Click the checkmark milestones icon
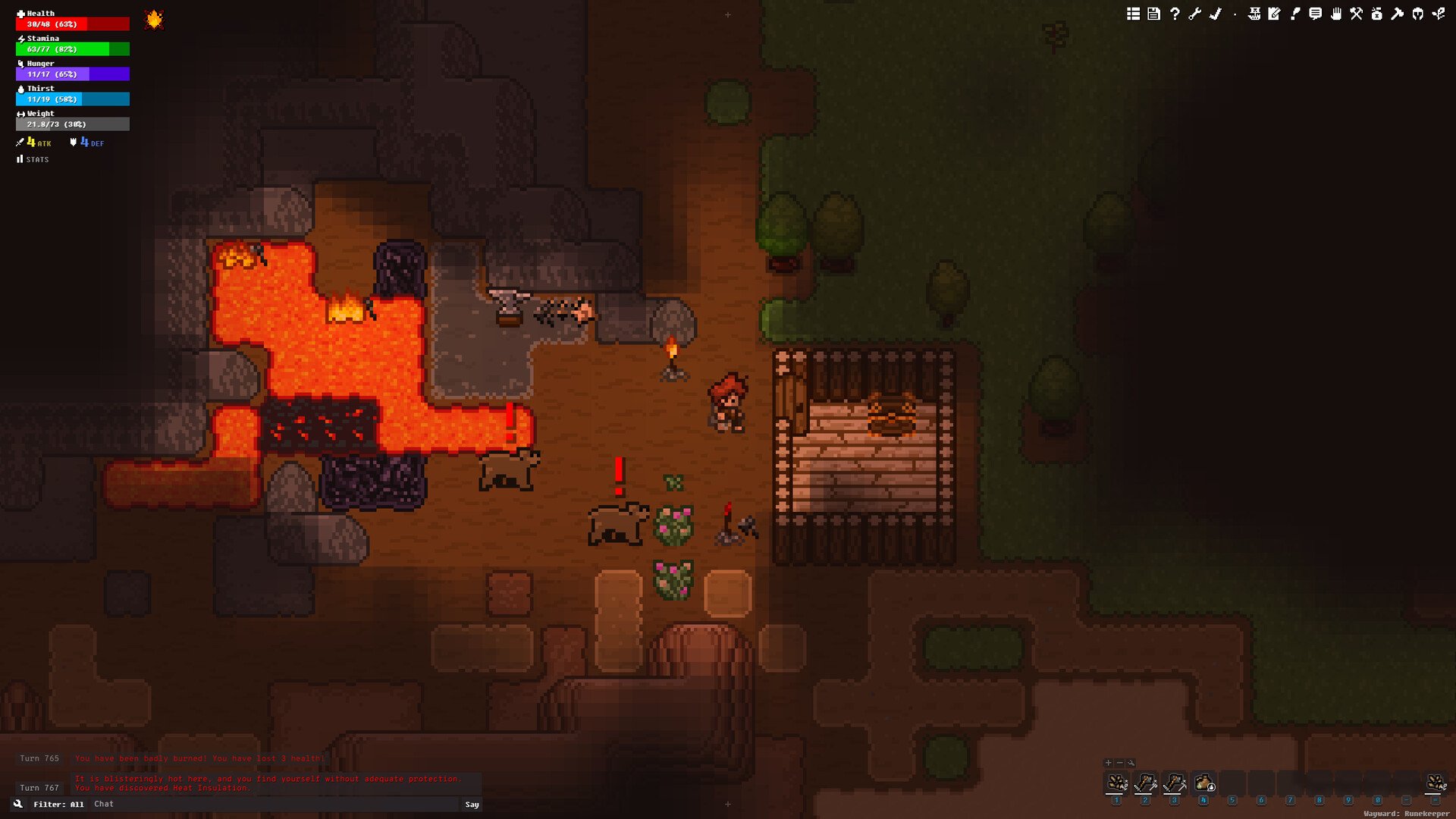Viewport: 1456px width, 819px height. [1215, 14]
